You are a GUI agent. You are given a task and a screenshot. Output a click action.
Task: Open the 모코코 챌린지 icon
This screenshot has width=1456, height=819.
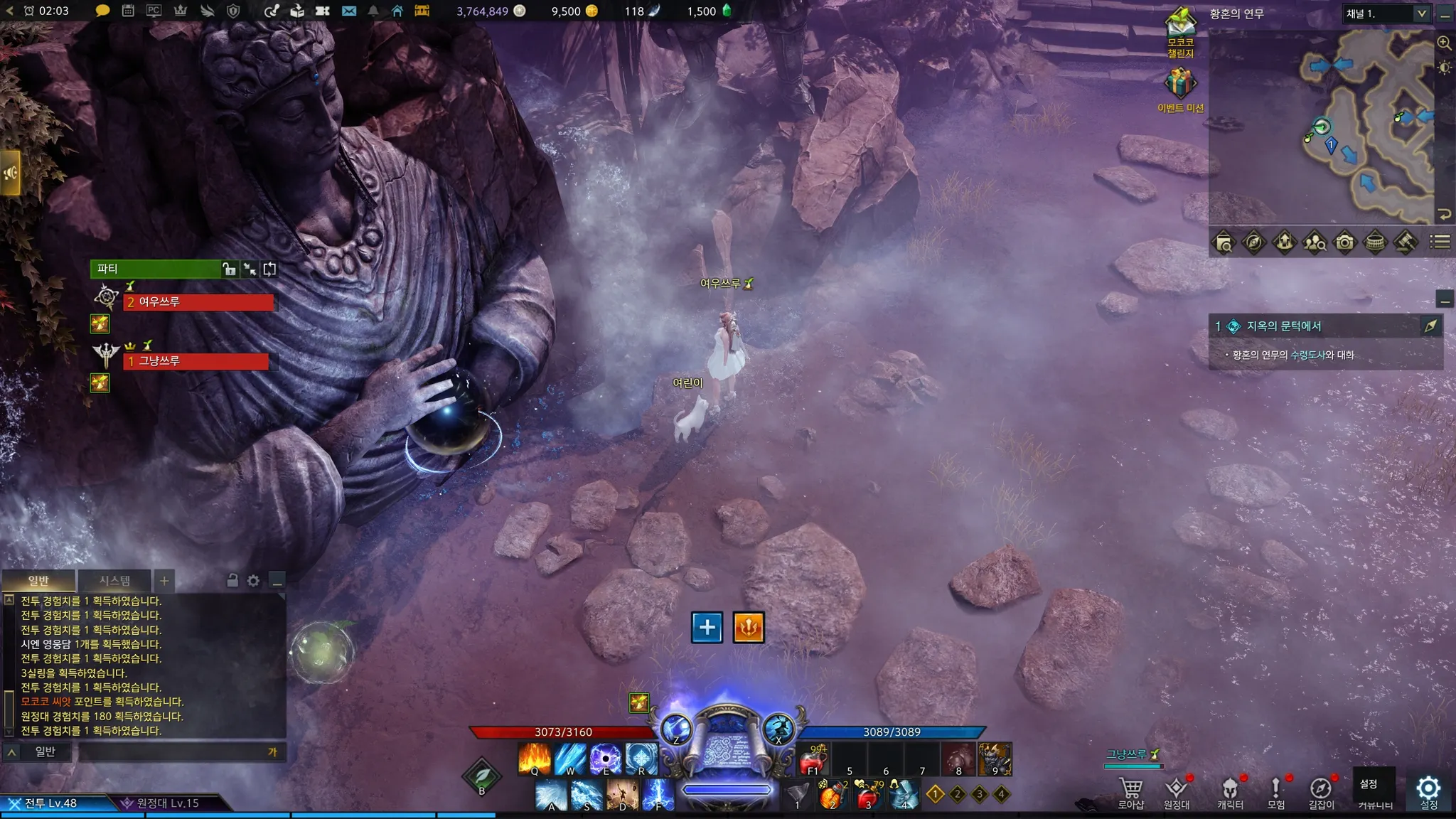[1180, 32]
